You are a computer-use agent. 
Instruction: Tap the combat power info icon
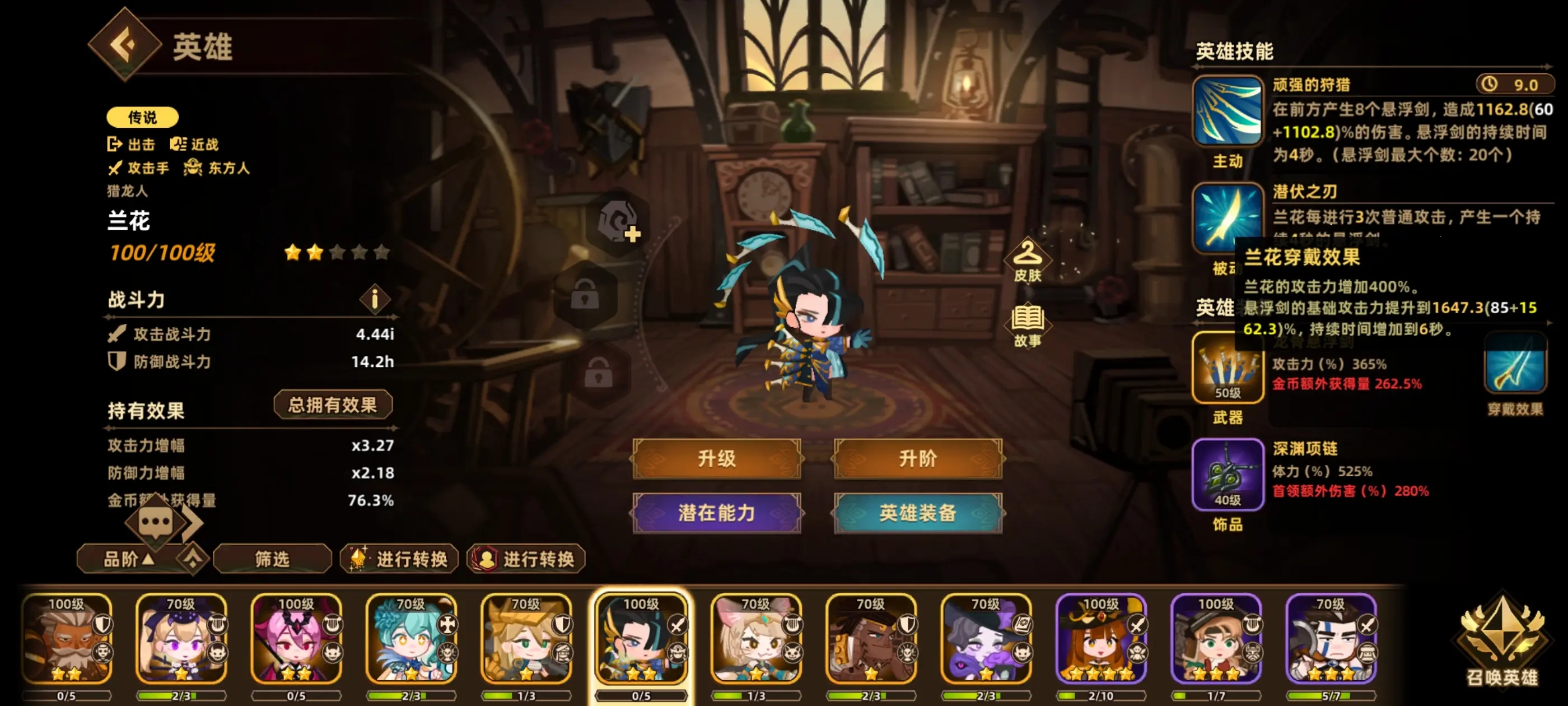(x=375, y=299)
